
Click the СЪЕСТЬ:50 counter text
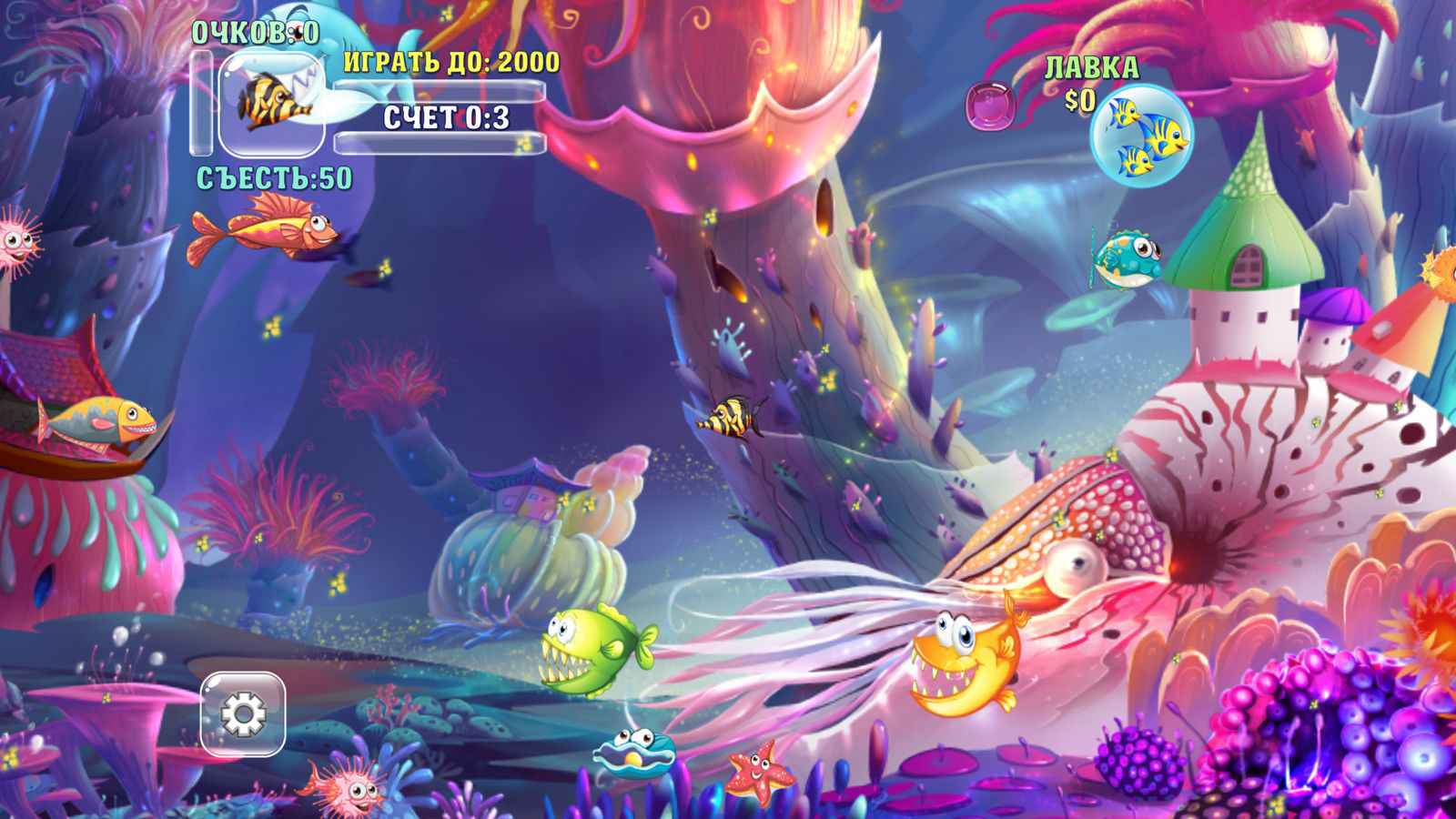click(x=273, y=177)
